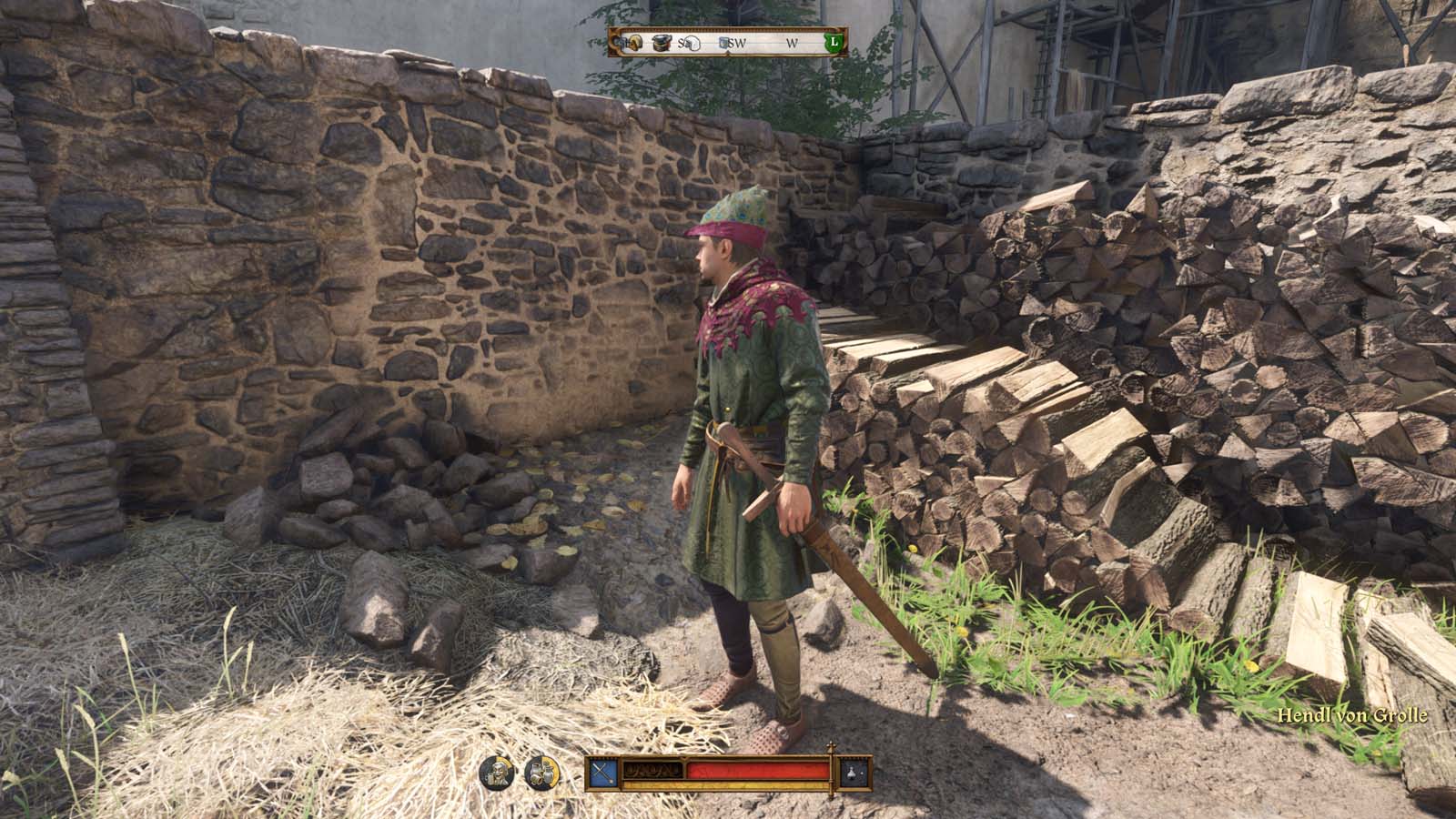Viewport: 1456px width, 819px height.
Task: Select the green L shield on the compass
Action: [834, 42]
